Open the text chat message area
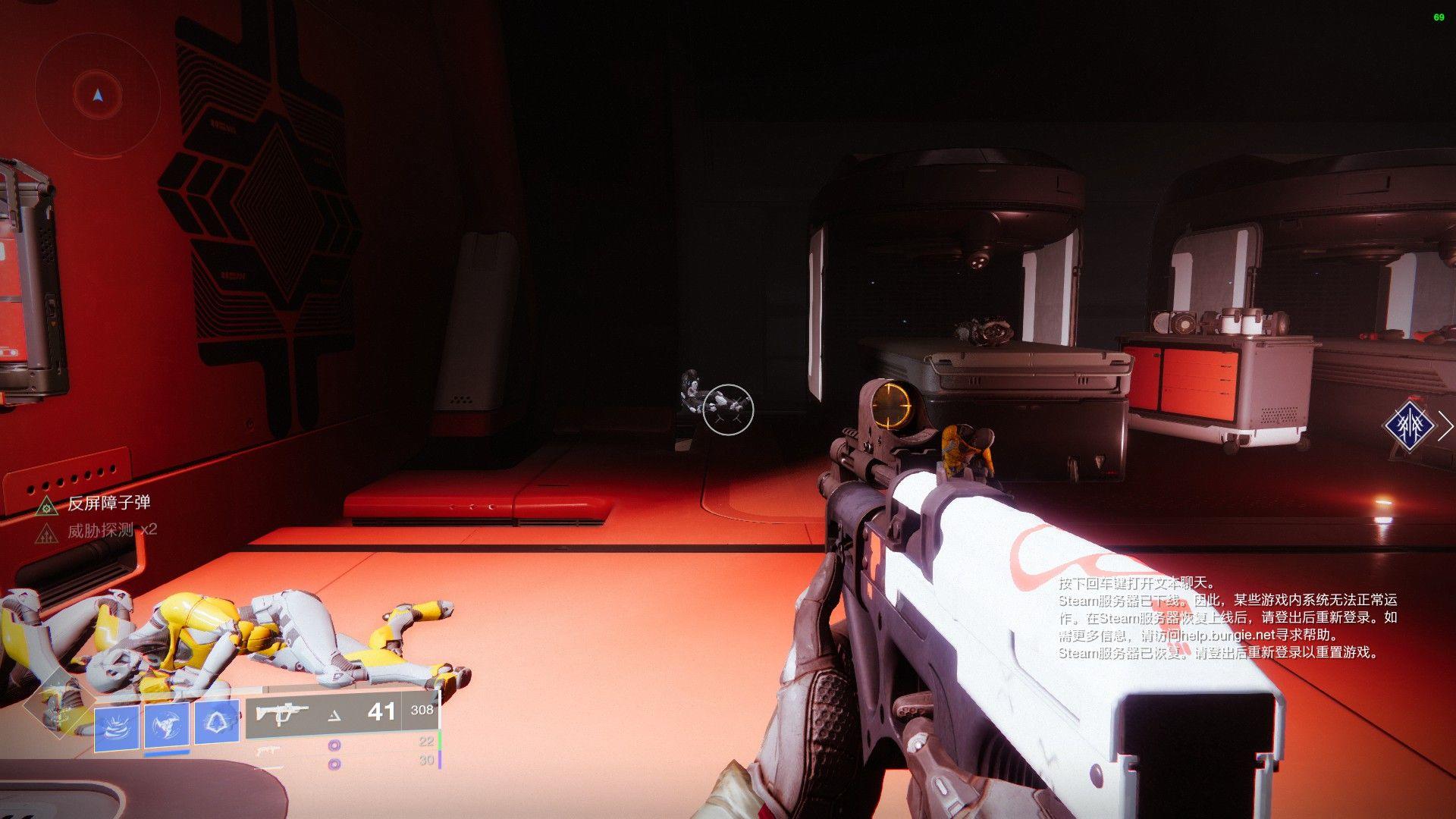1456x819 pixels. coord(1227,618)
